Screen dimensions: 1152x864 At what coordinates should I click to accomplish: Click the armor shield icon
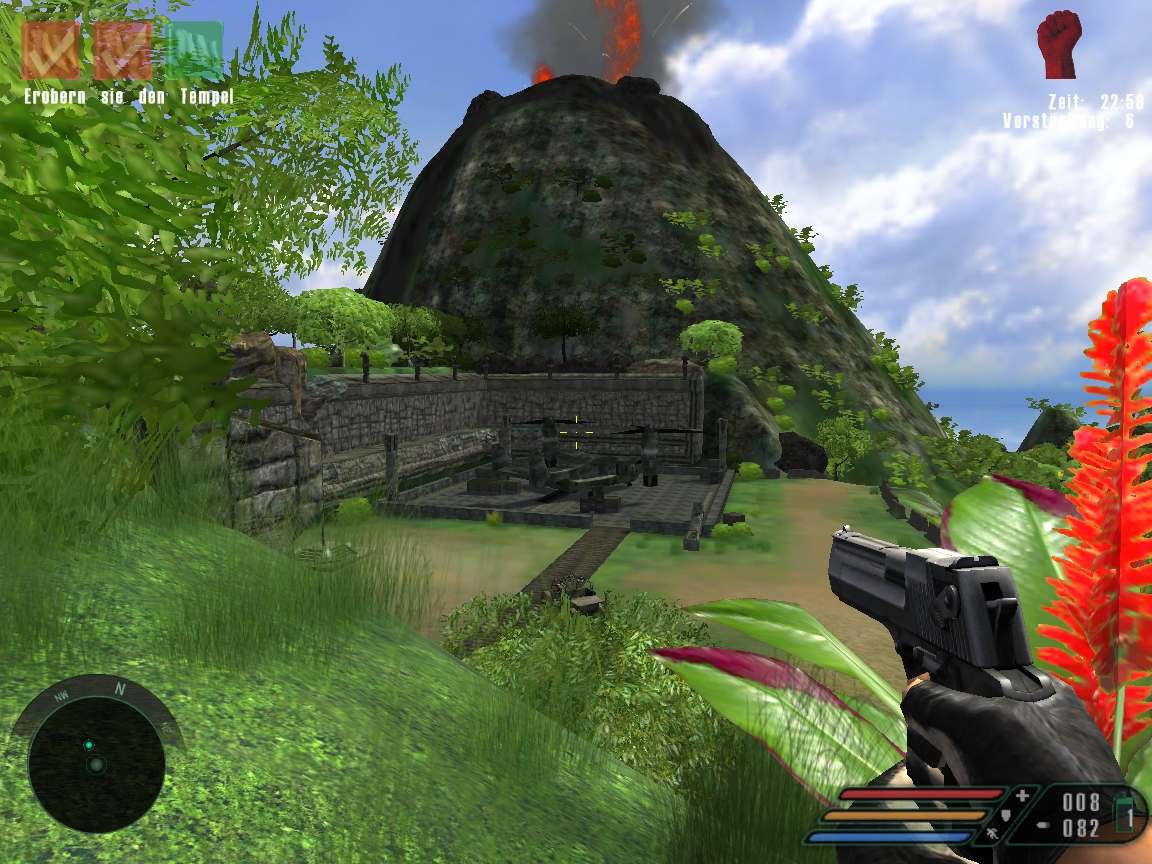point(1006,817)
